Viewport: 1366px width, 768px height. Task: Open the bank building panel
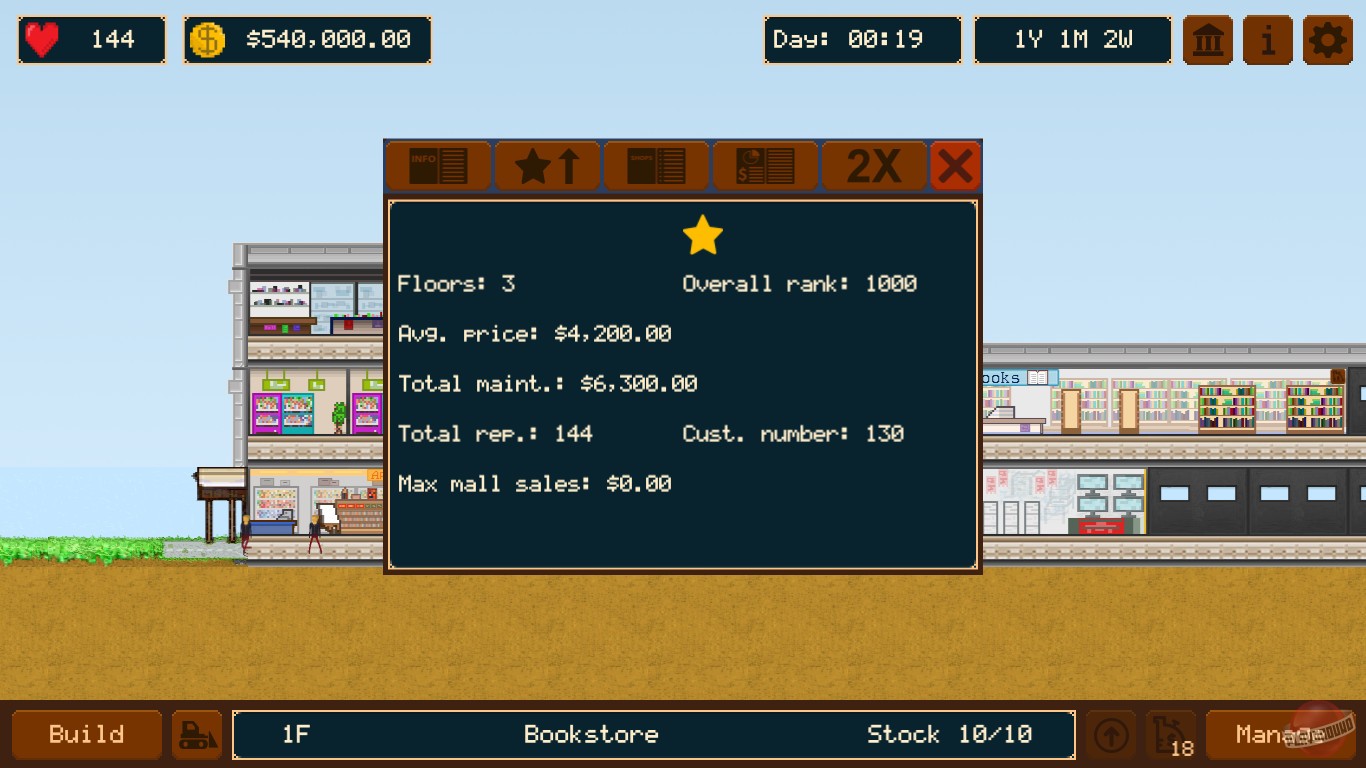[1207, 40]
